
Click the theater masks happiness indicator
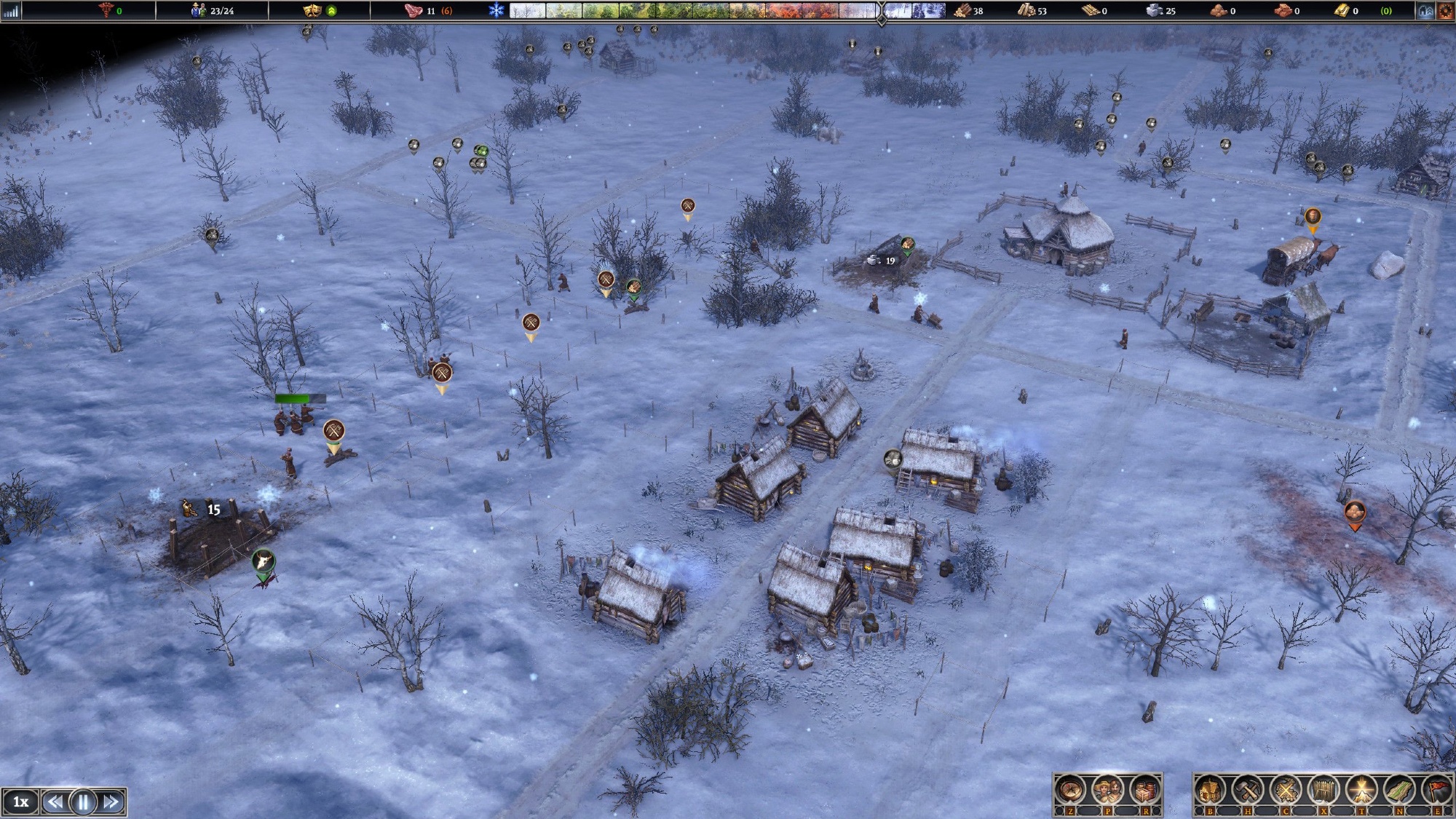click(312, 11)
